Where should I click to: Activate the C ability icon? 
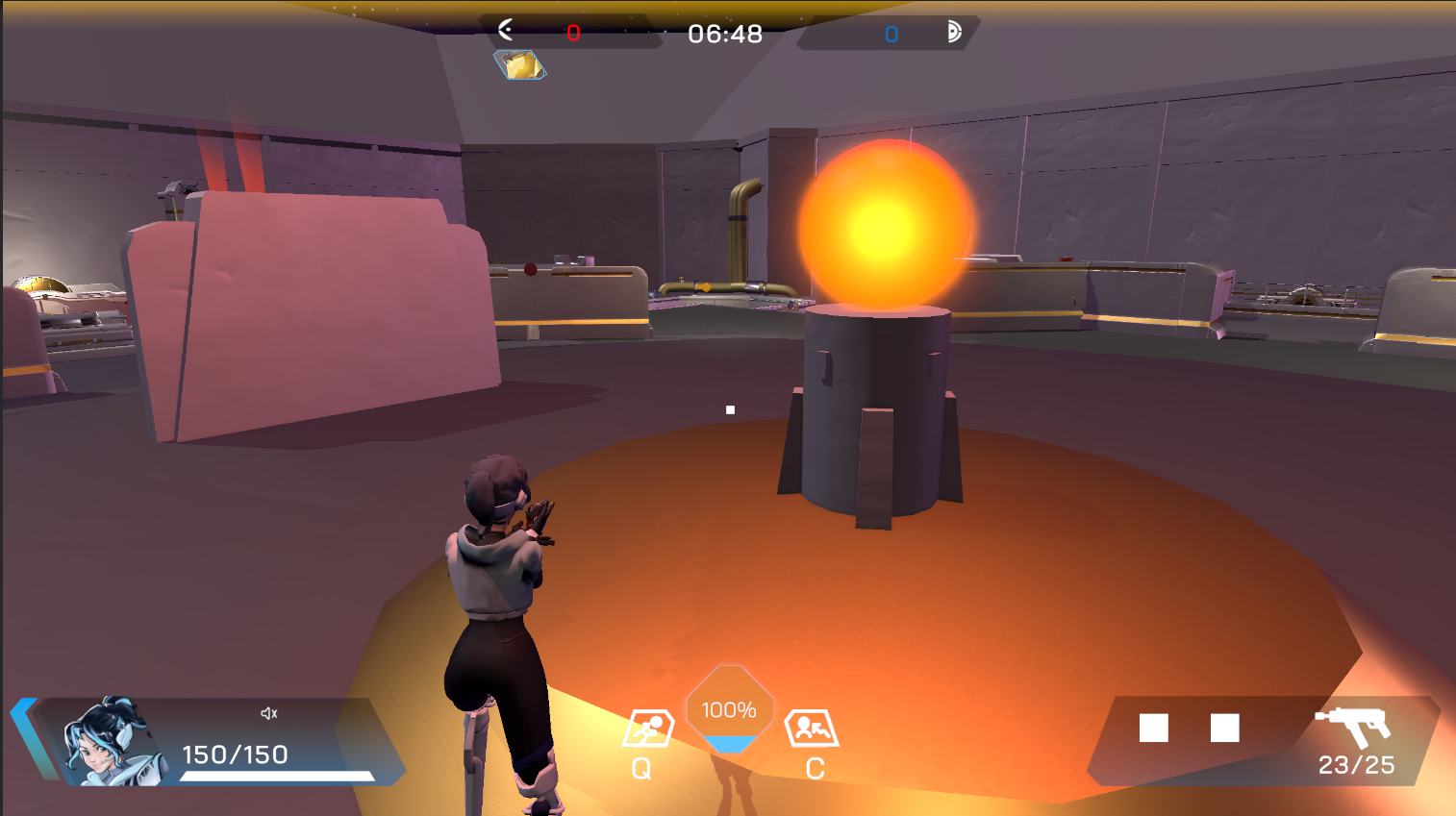click(812, 729)
